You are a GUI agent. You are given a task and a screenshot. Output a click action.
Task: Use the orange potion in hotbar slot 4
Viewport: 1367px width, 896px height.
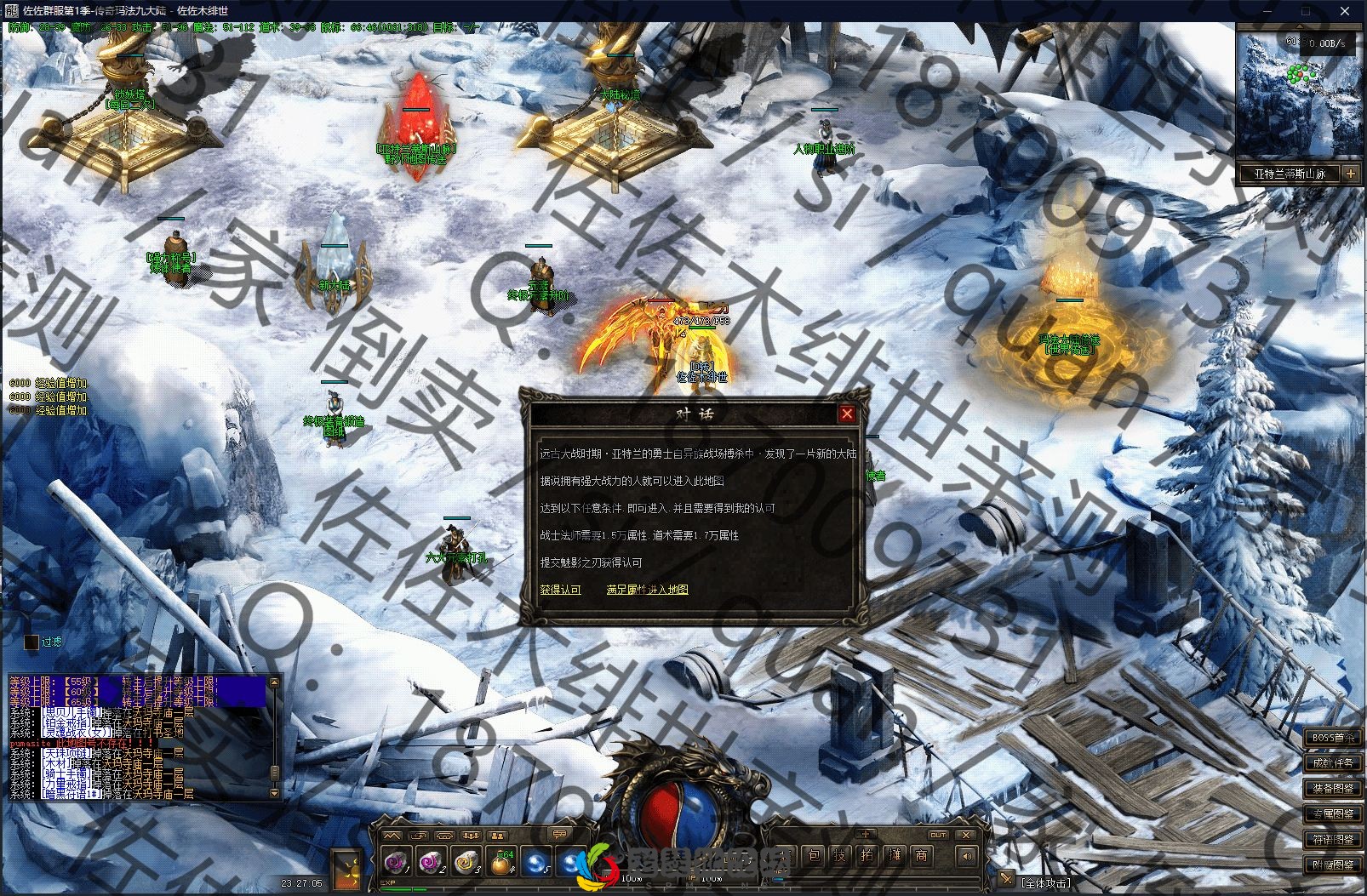(502, 862)
